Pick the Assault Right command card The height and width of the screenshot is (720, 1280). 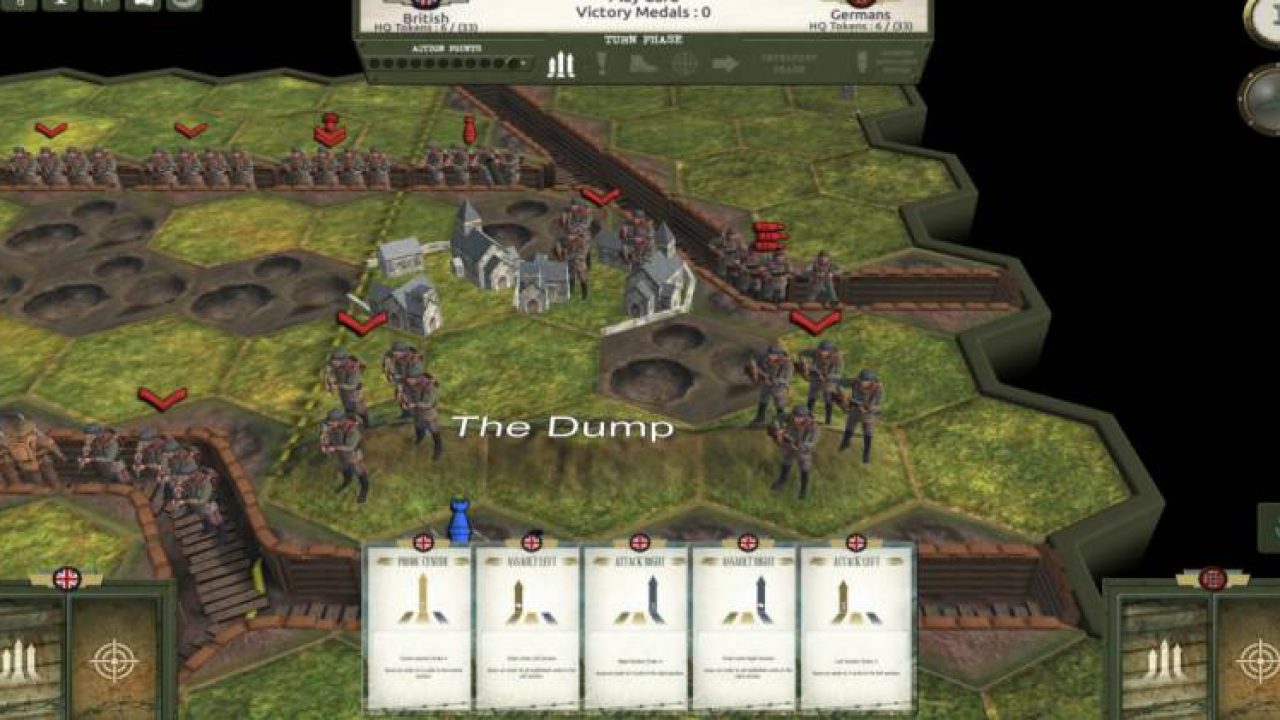(x=745, y=626)
